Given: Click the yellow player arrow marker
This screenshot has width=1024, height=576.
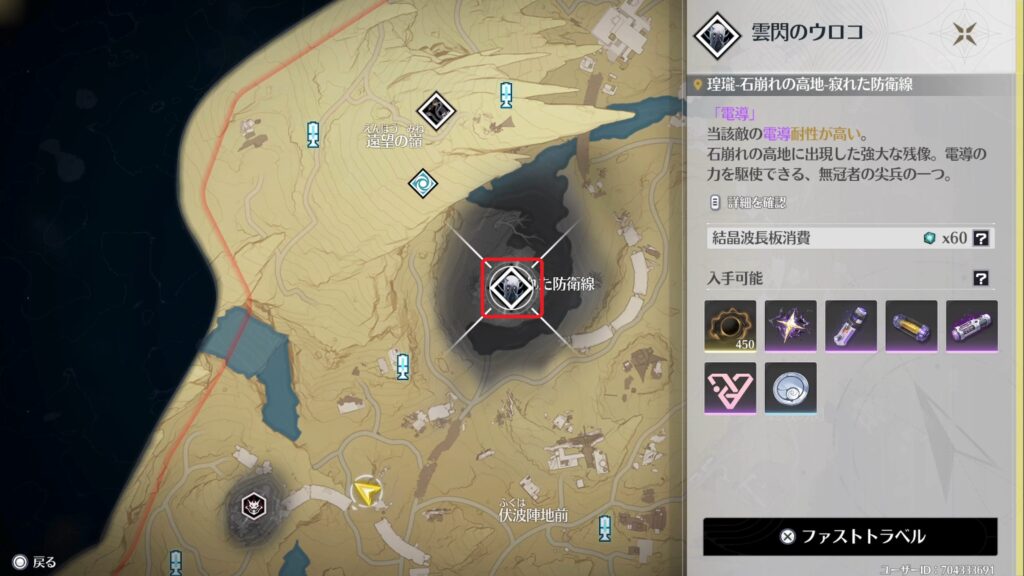Looking at the screenshot, I should 370,489.
